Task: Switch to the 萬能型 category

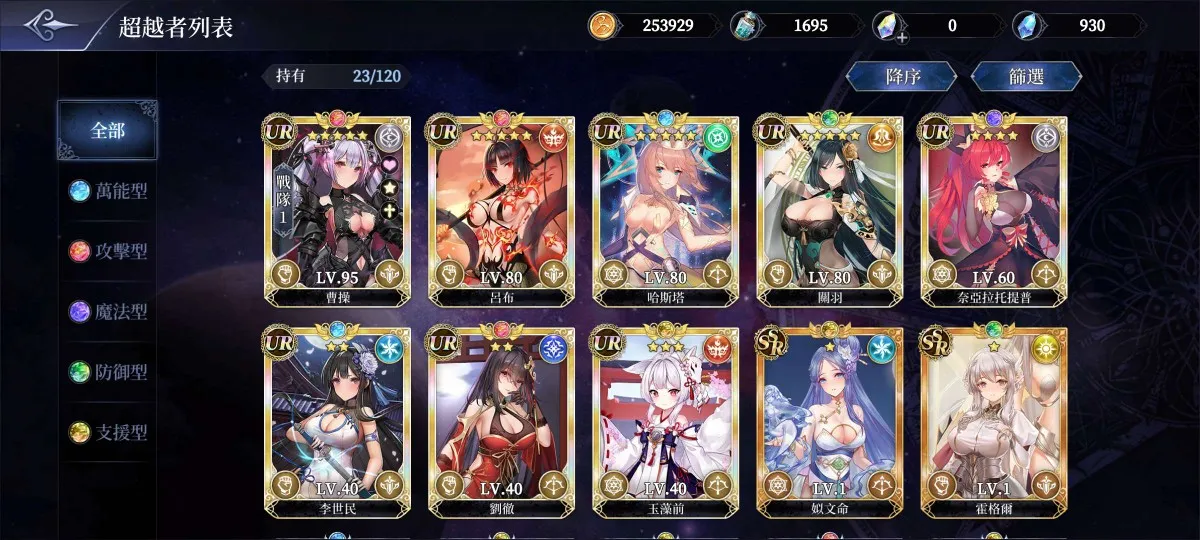Action: [x=108, y=191]
